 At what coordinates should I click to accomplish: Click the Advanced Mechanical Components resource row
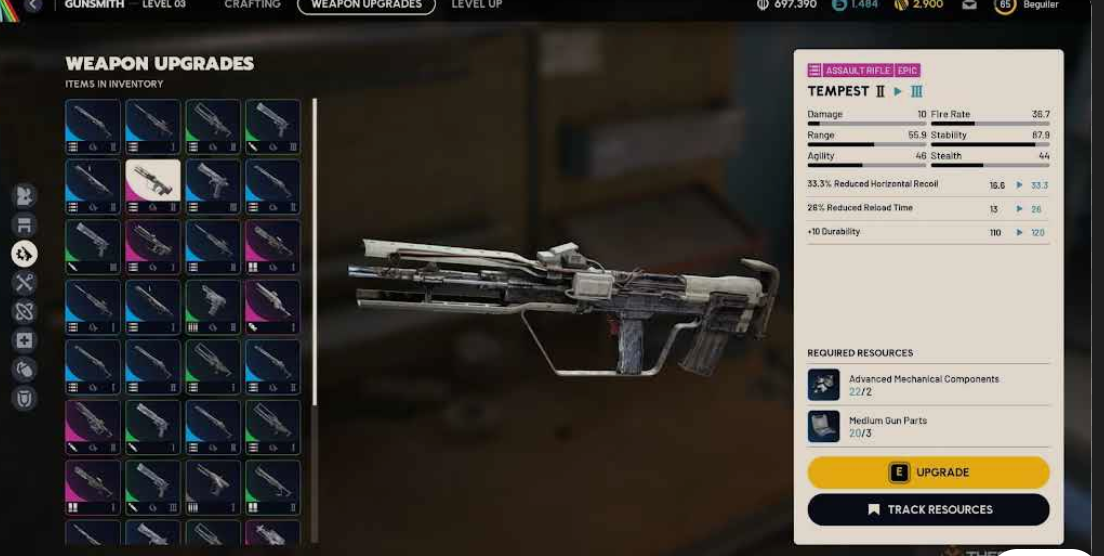pos(926,385)
